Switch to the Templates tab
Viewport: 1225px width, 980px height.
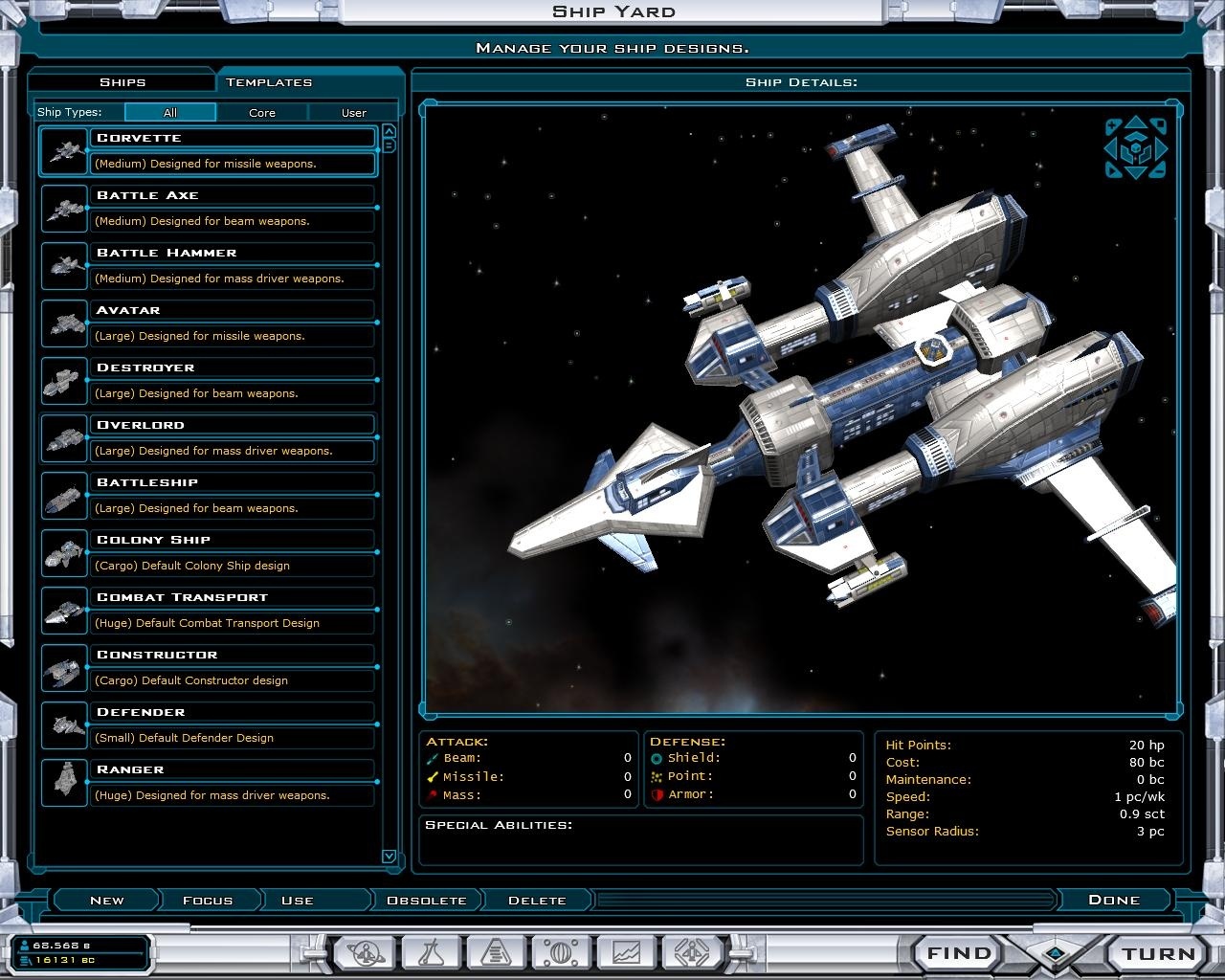(x=269, y=82)
